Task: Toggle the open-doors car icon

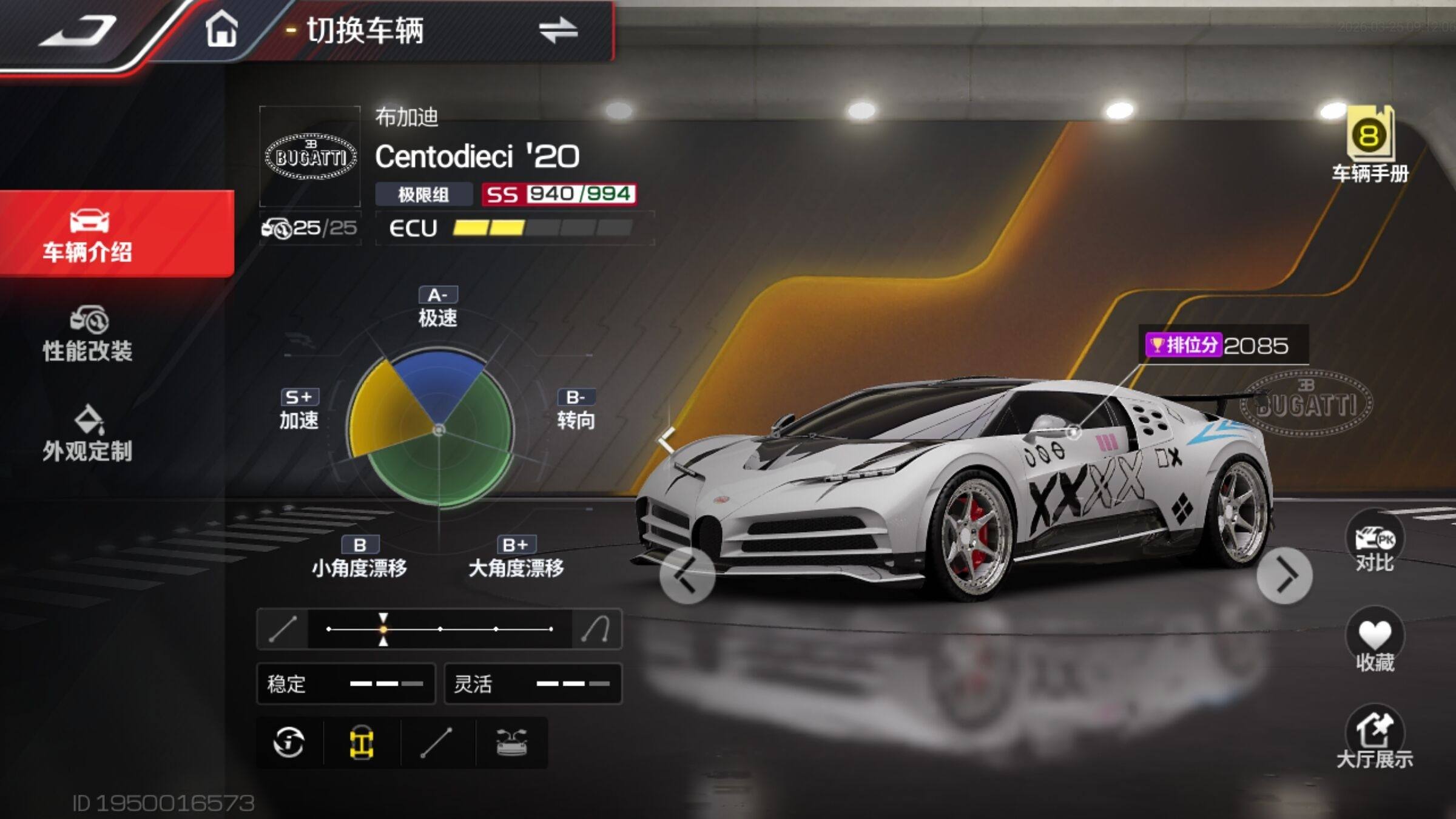Action: pos(512,743)
